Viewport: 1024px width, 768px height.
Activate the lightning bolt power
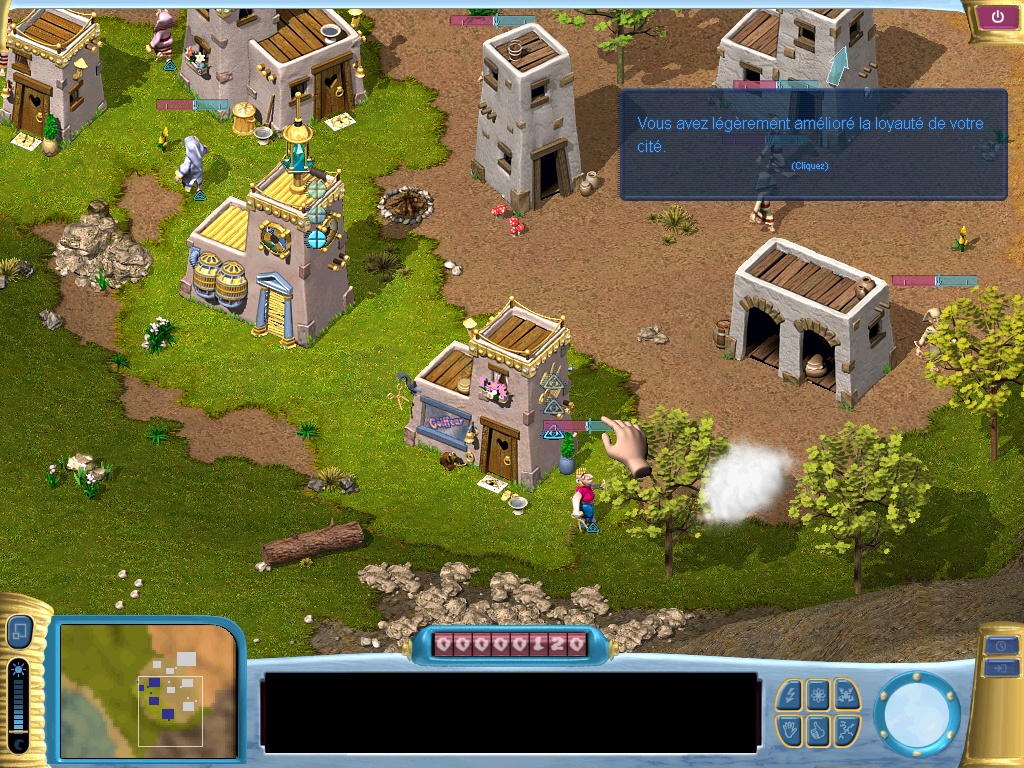click(x=790, y=694)
